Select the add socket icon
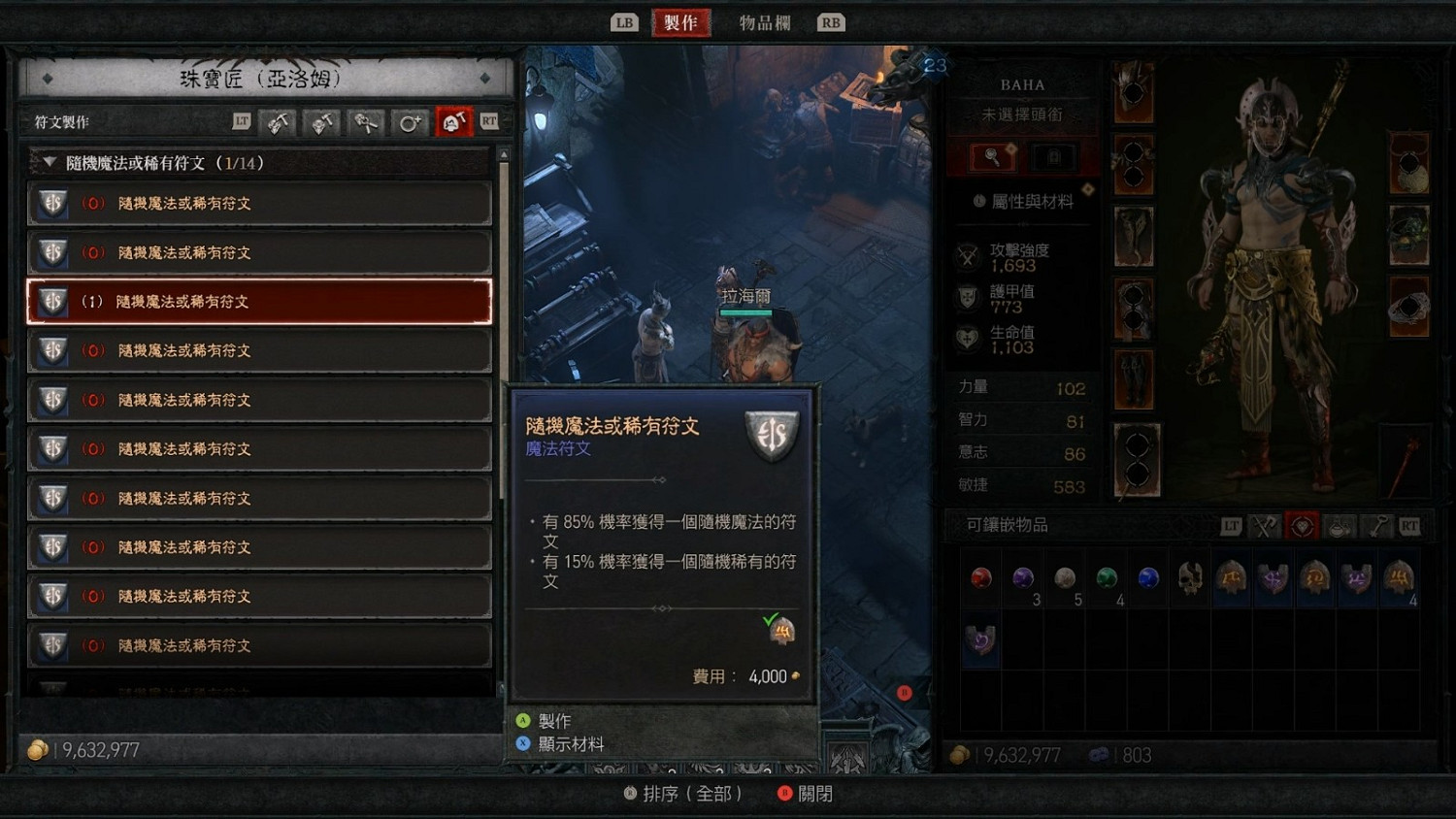 (x=410, y=121)
